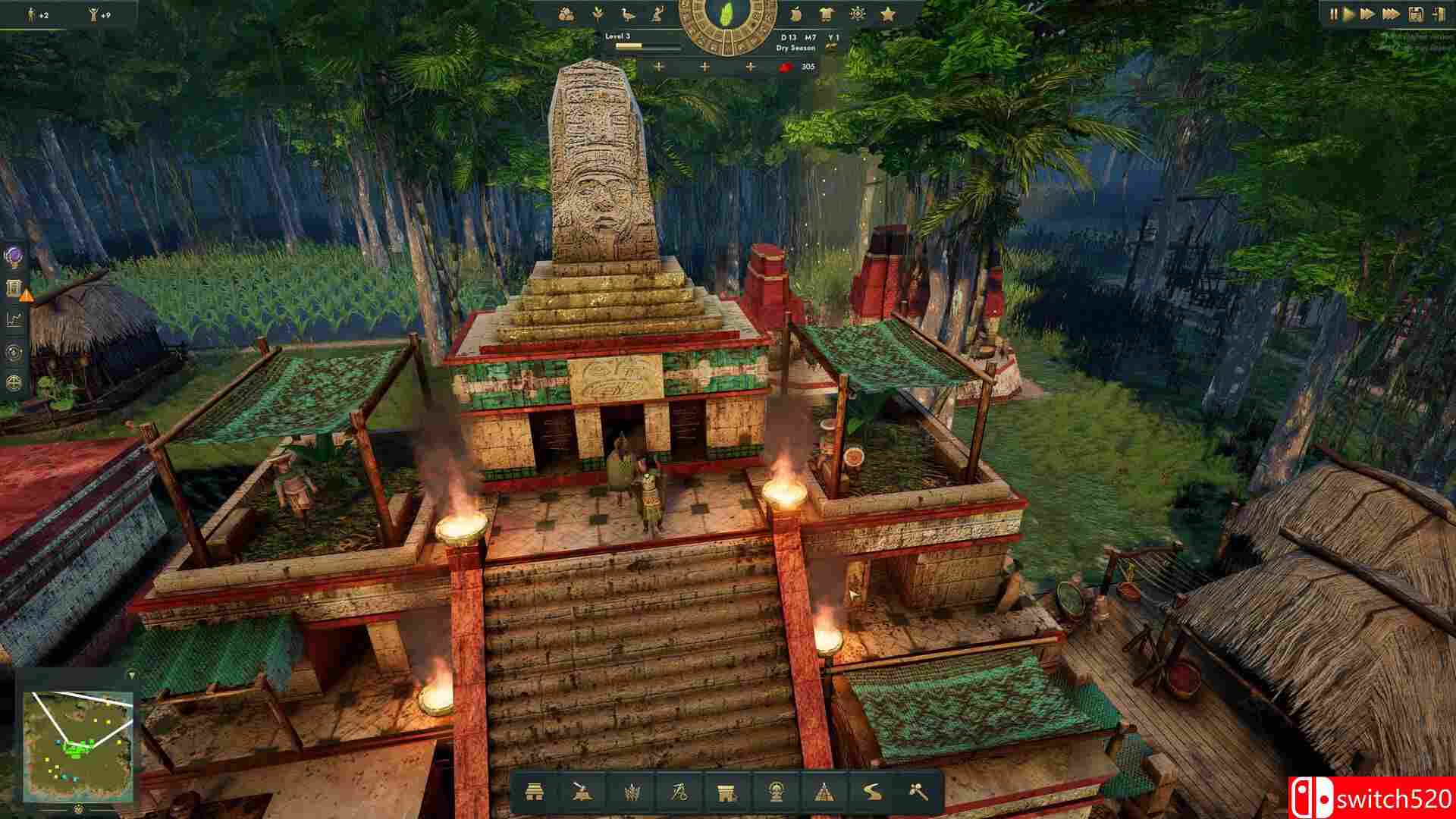The width and height of the screenshot is (1456, 819).
Task: Open the pyramid construction category
Action: (824, 792)
